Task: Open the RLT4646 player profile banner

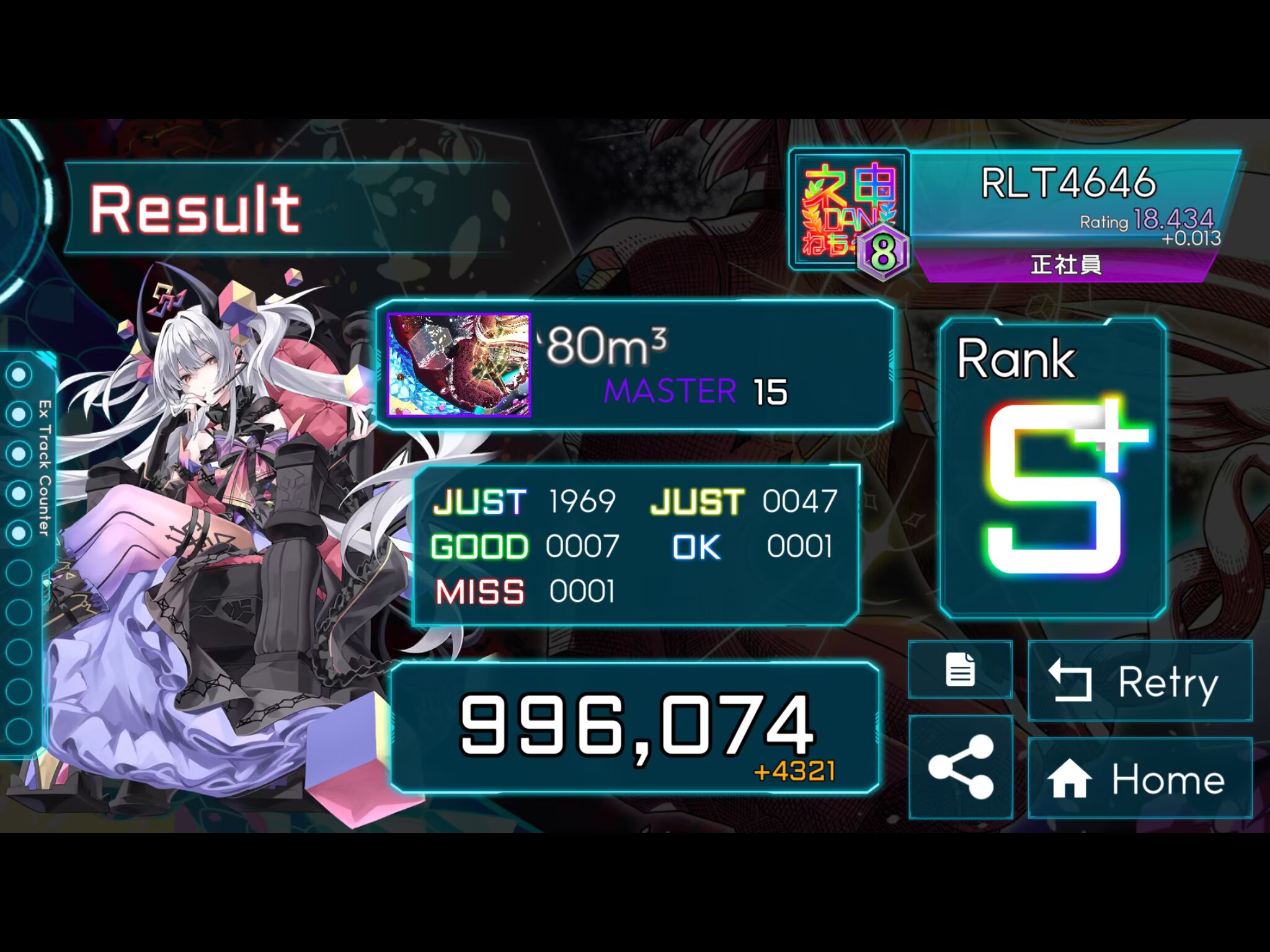Action: (1069, 197)
